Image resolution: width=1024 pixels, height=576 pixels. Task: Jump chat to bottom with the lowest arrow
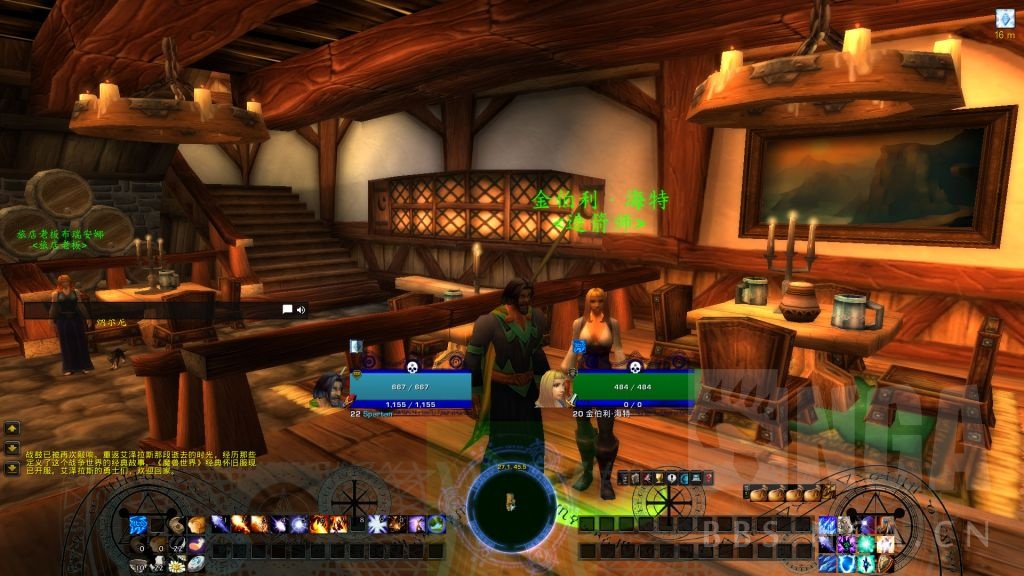tap(12, 467)
